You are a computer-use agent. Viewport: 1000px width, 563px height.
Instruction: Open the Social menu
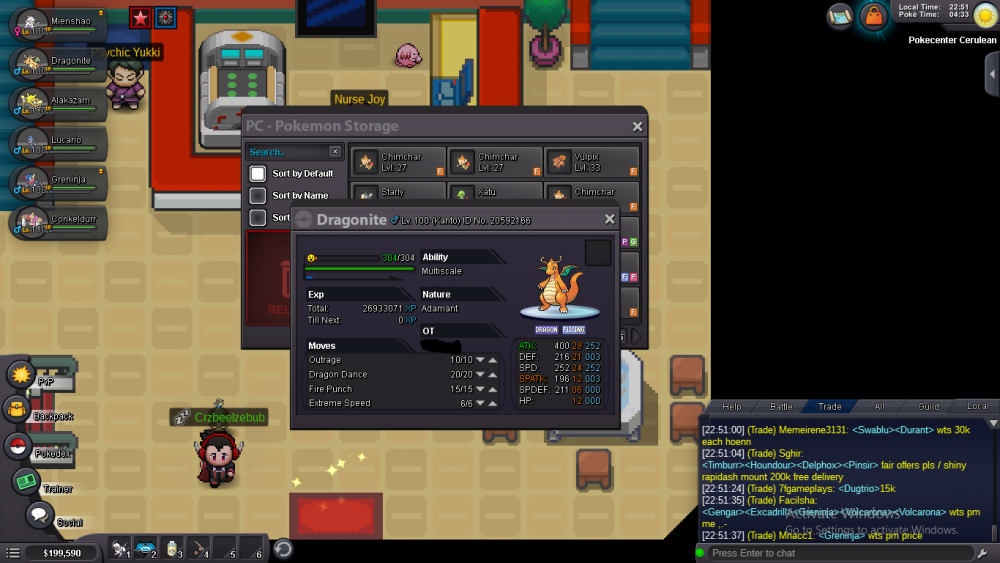38,516
